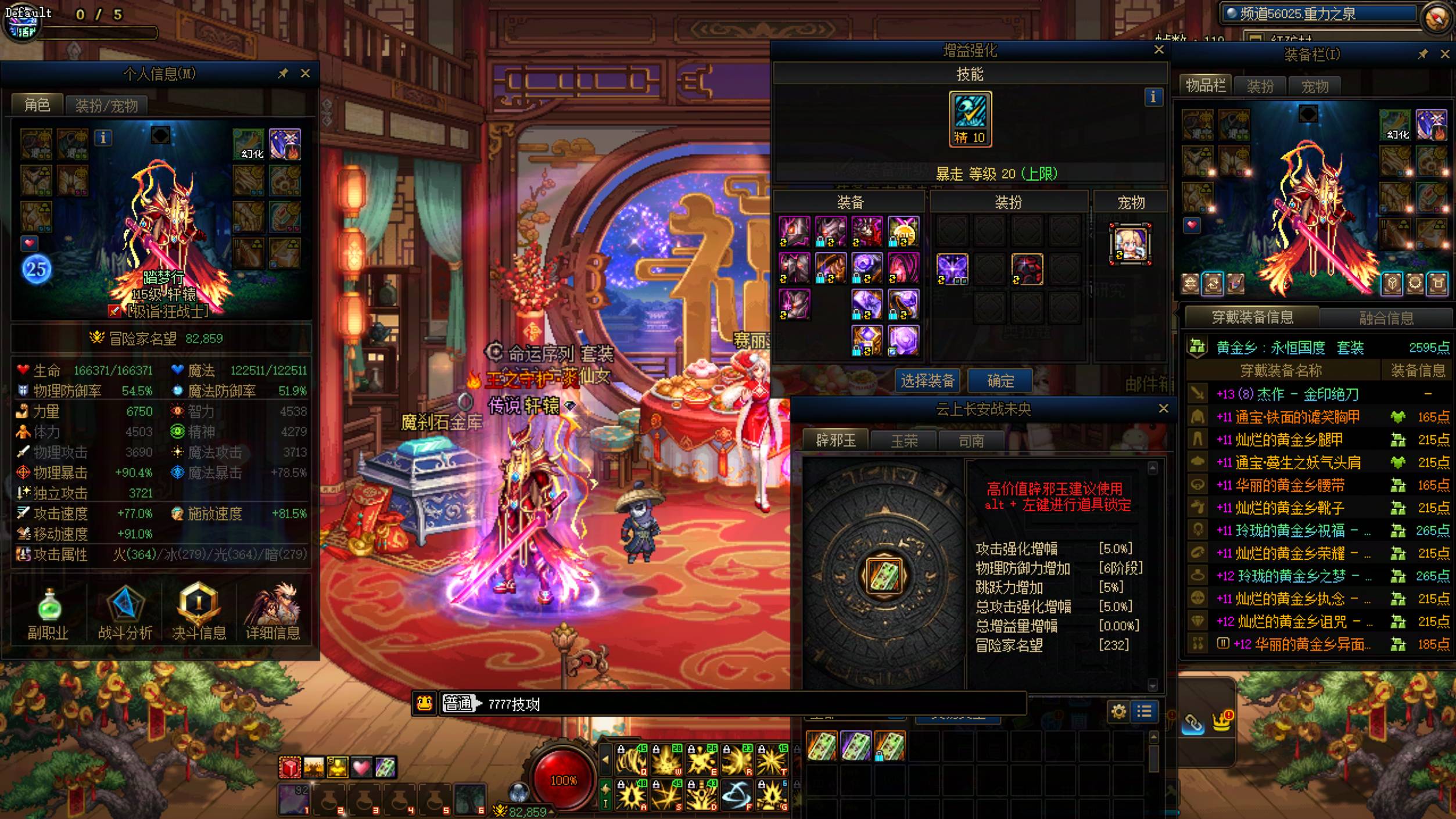The height and width of the screenshot is (819, 1456).
Task: Click the 选择装备 button
Action: point(927,381)
